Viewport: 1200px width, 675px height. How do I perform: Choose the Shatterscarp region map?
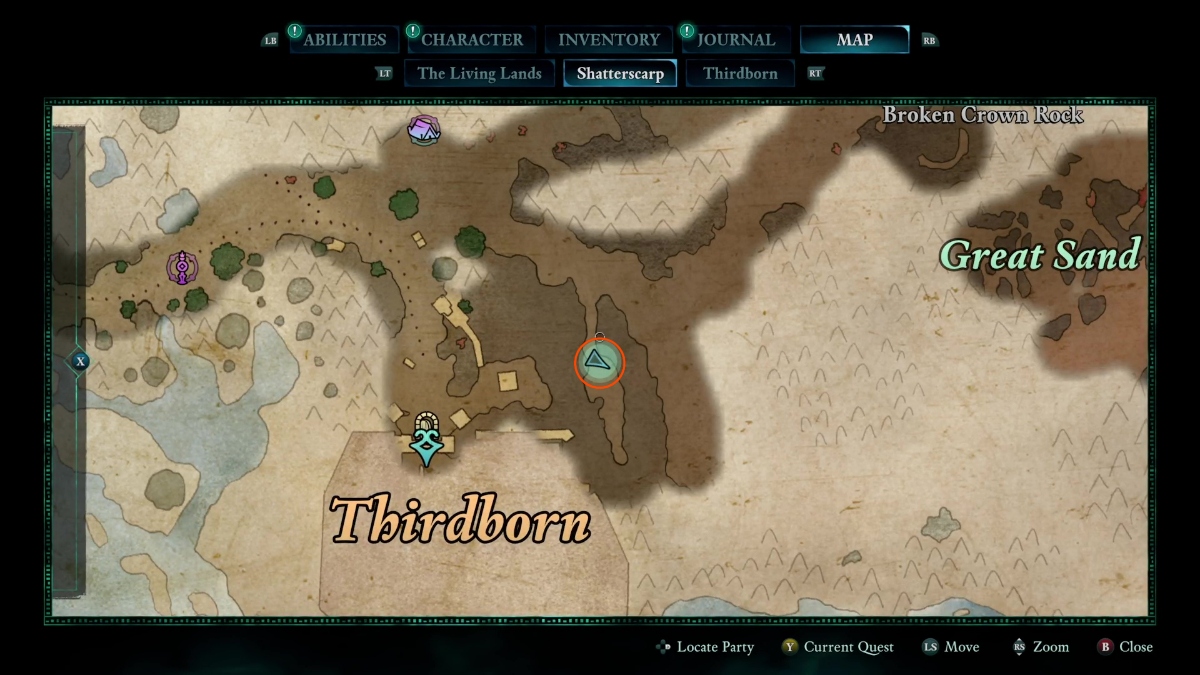click(x=620, y=73)
